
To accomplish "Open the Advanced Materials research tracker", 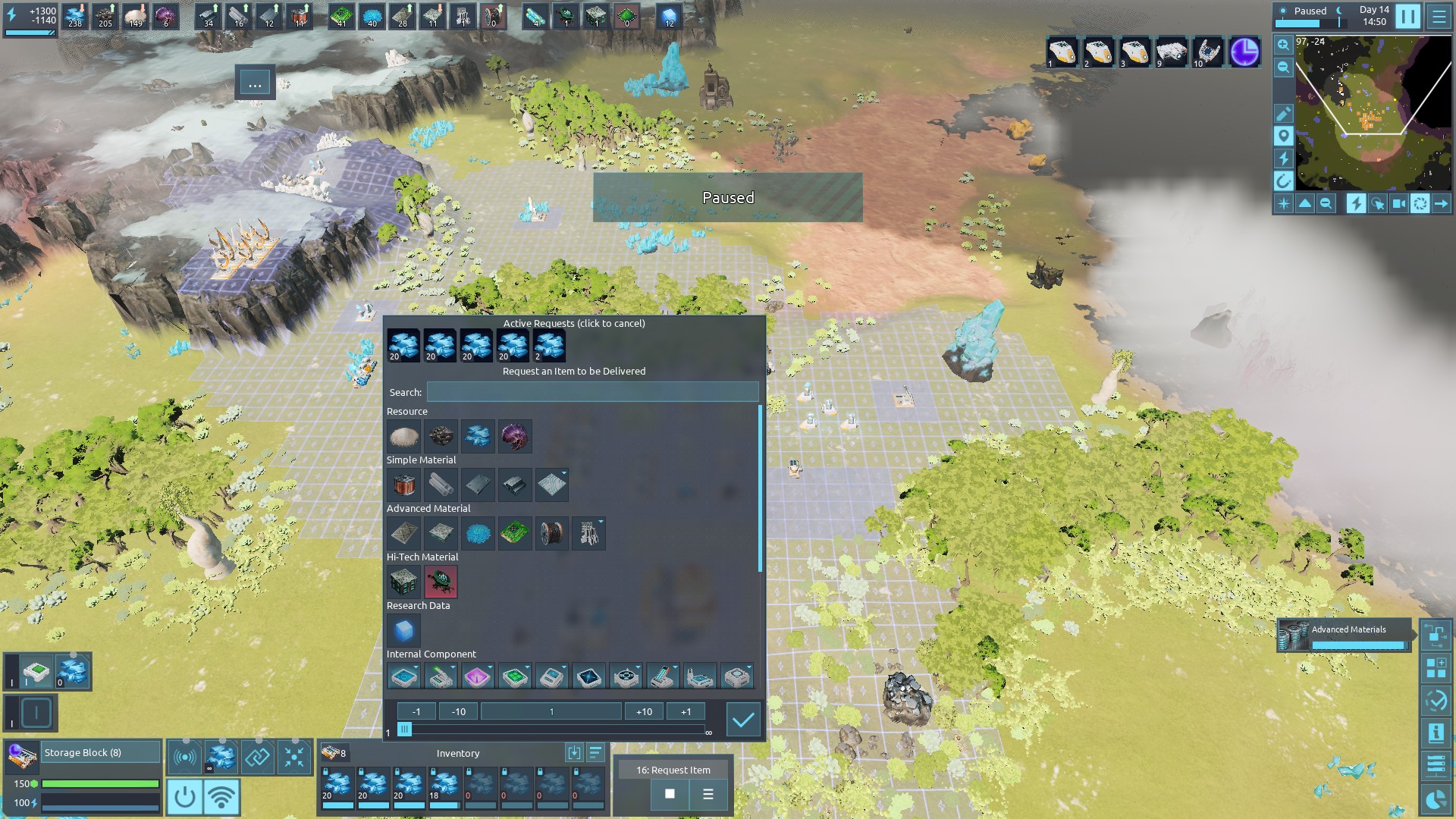I will pyautogui.click(x=1344, y=635).
